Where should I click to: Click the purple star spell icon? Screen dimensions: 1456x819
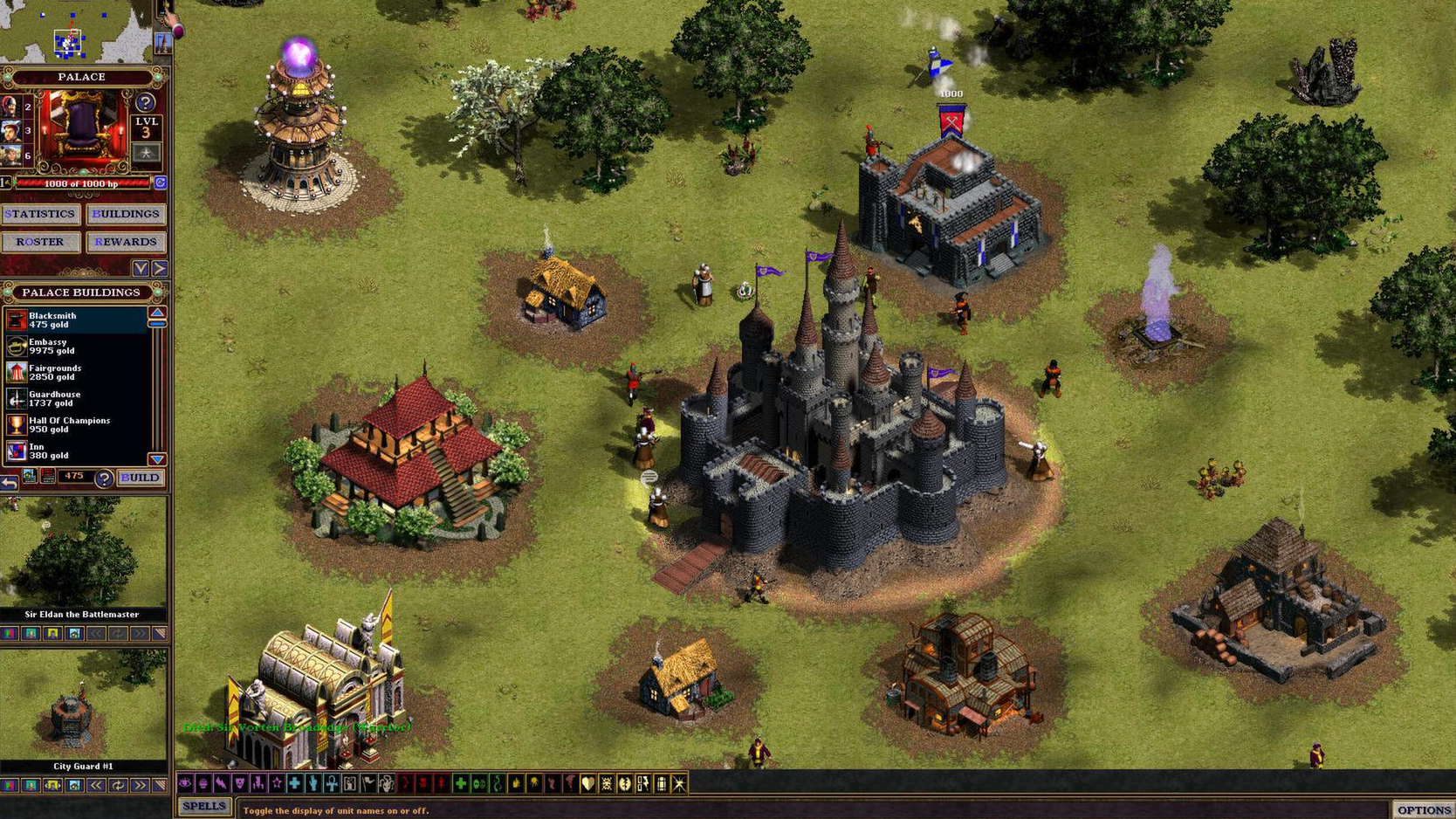(x=277, y=783)
